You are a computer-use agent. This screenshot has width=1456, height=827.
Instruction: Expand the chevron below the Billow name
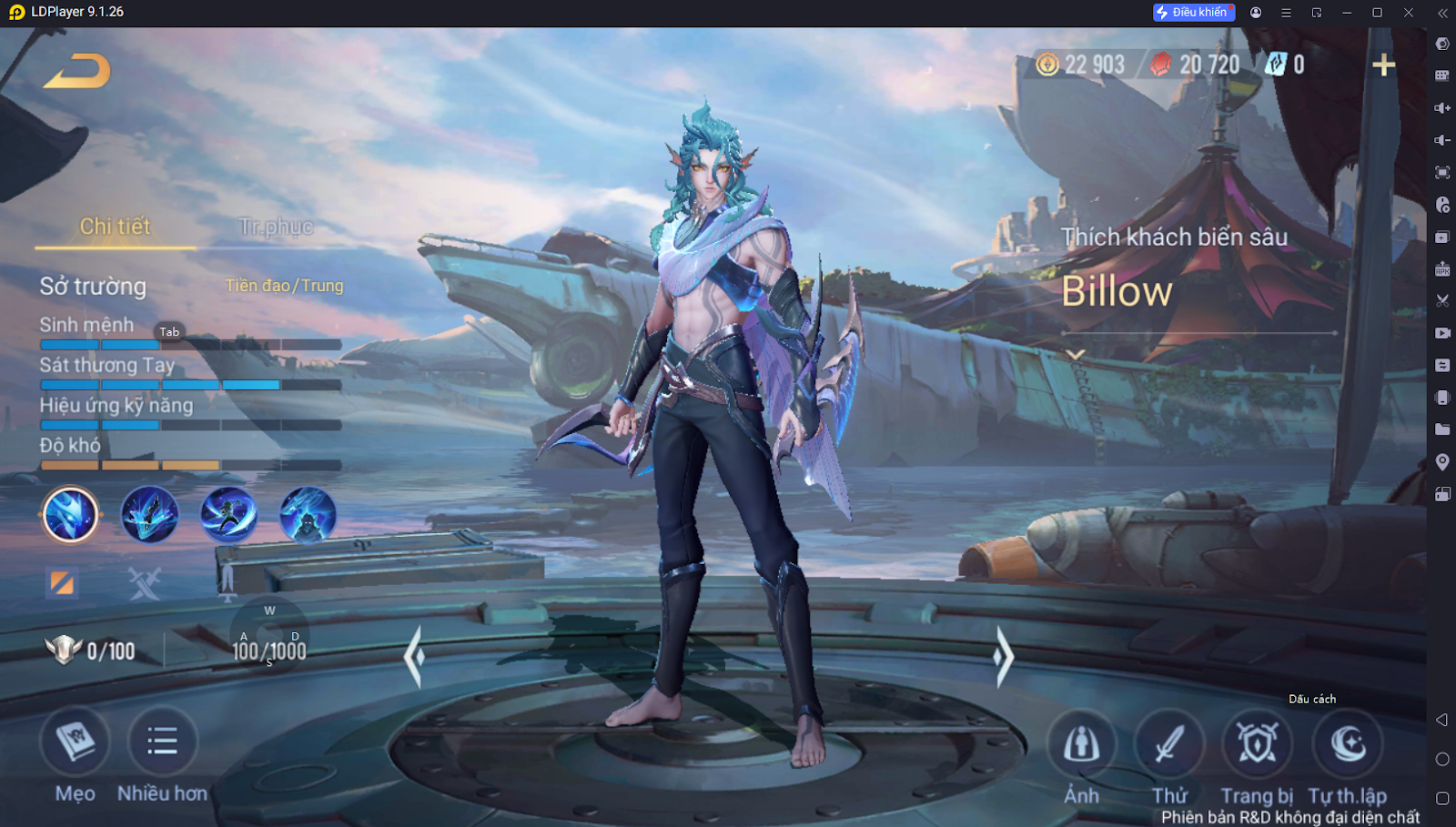tap(1075, 354)
